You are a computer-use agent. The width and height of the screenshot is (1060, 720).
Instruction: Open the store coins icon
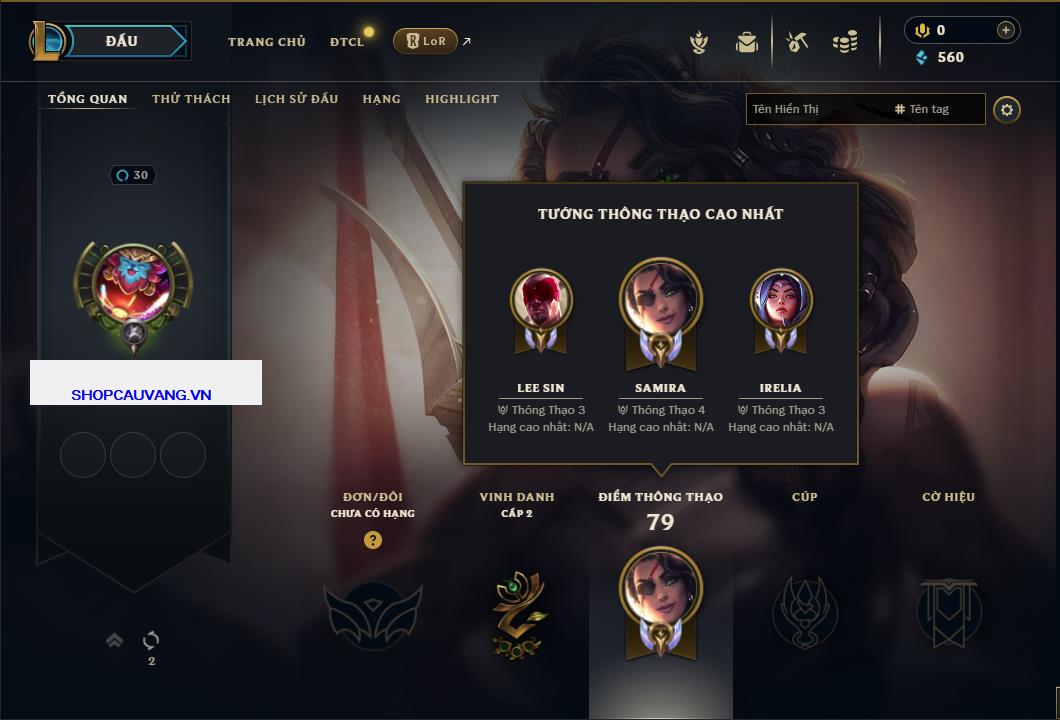pyautogui.click(x=845, y=42)
